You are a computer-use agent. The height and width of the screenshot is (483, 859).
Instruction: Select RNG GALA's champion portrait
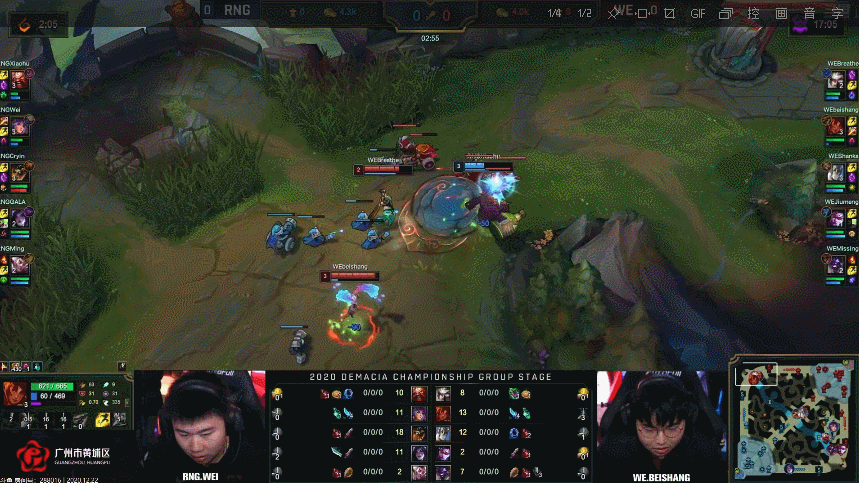(x=19, y=218)
